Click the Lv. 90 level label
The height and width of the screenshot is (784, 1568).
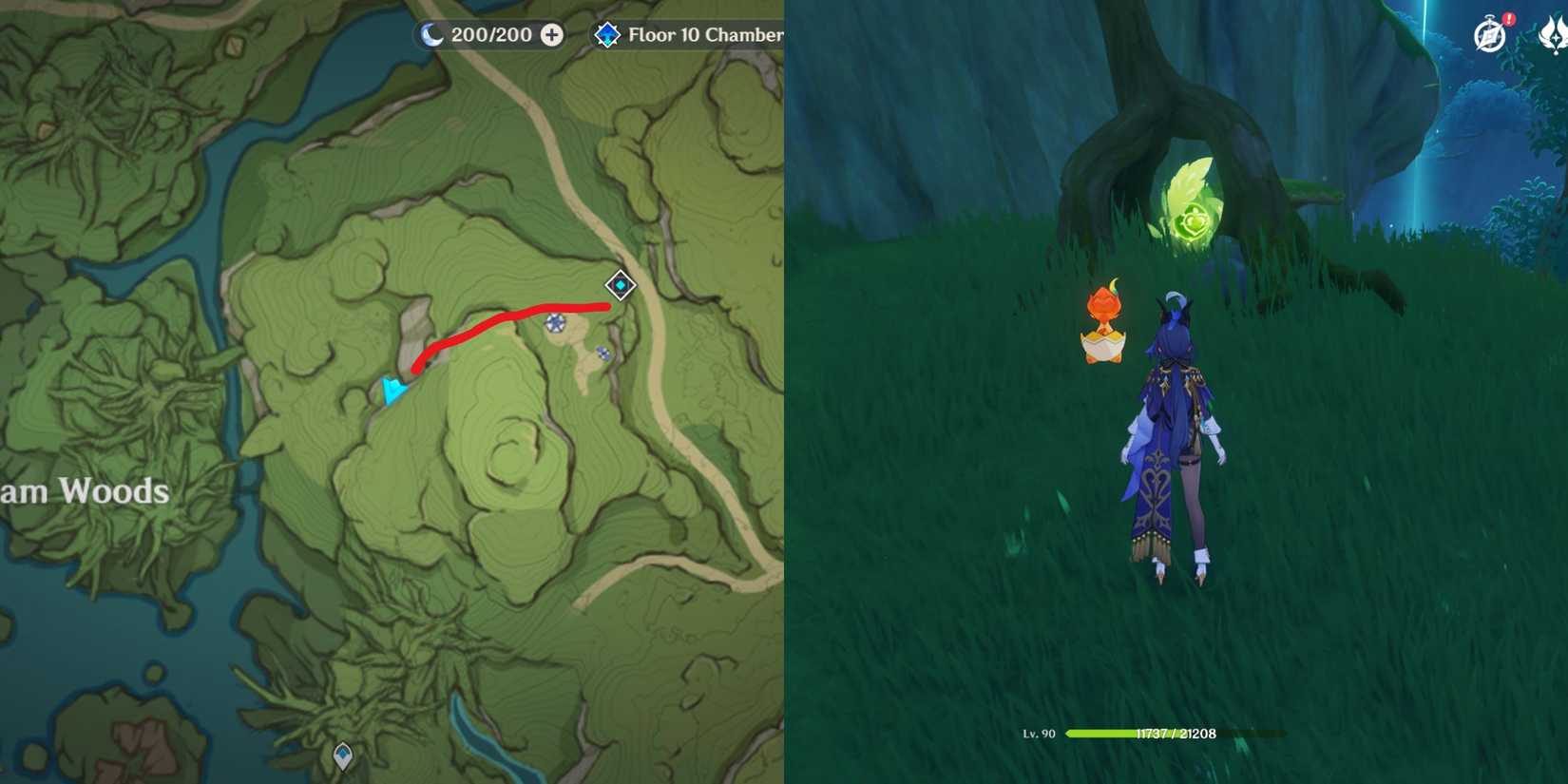point(1039,734)
